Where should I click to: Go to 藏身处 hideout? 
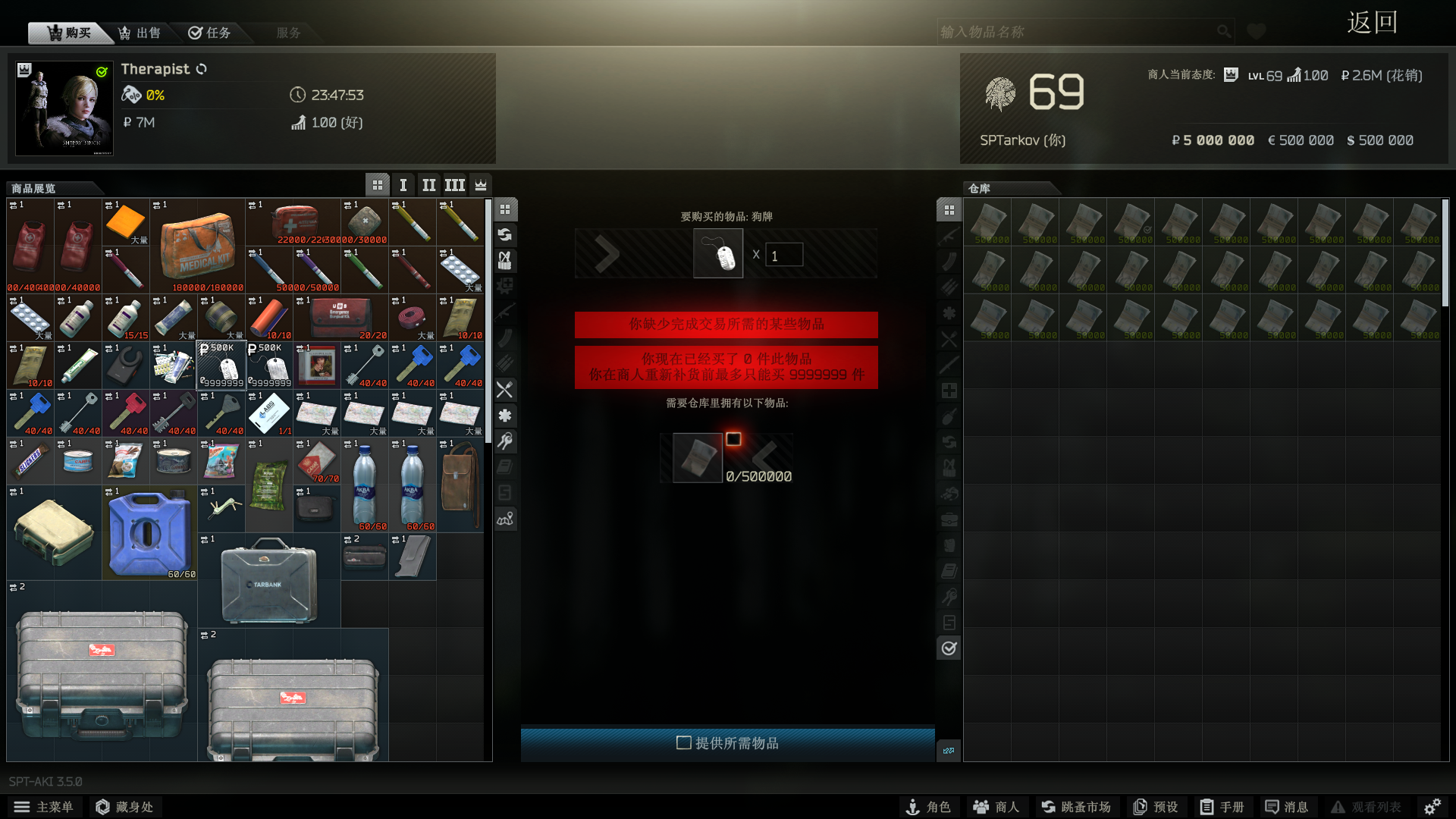pos(125,807)
